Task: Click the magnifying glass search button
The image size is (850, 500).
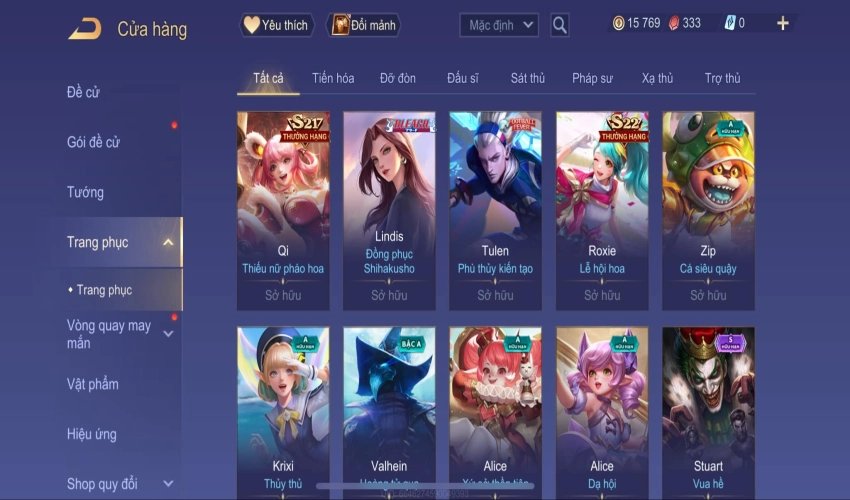Action: click(560, 25)
